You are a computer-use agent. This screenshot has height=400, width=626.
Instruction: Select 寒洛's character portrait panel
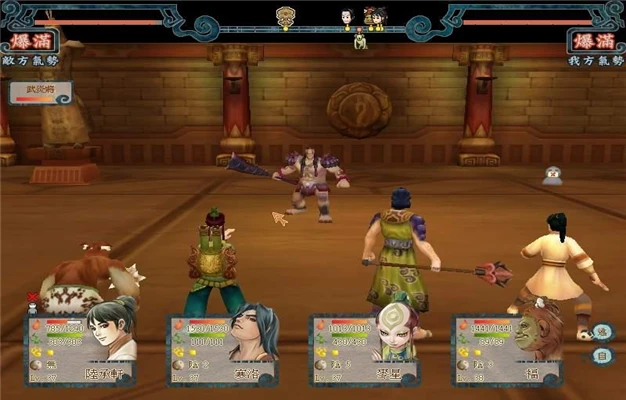[x=223, y=350]
